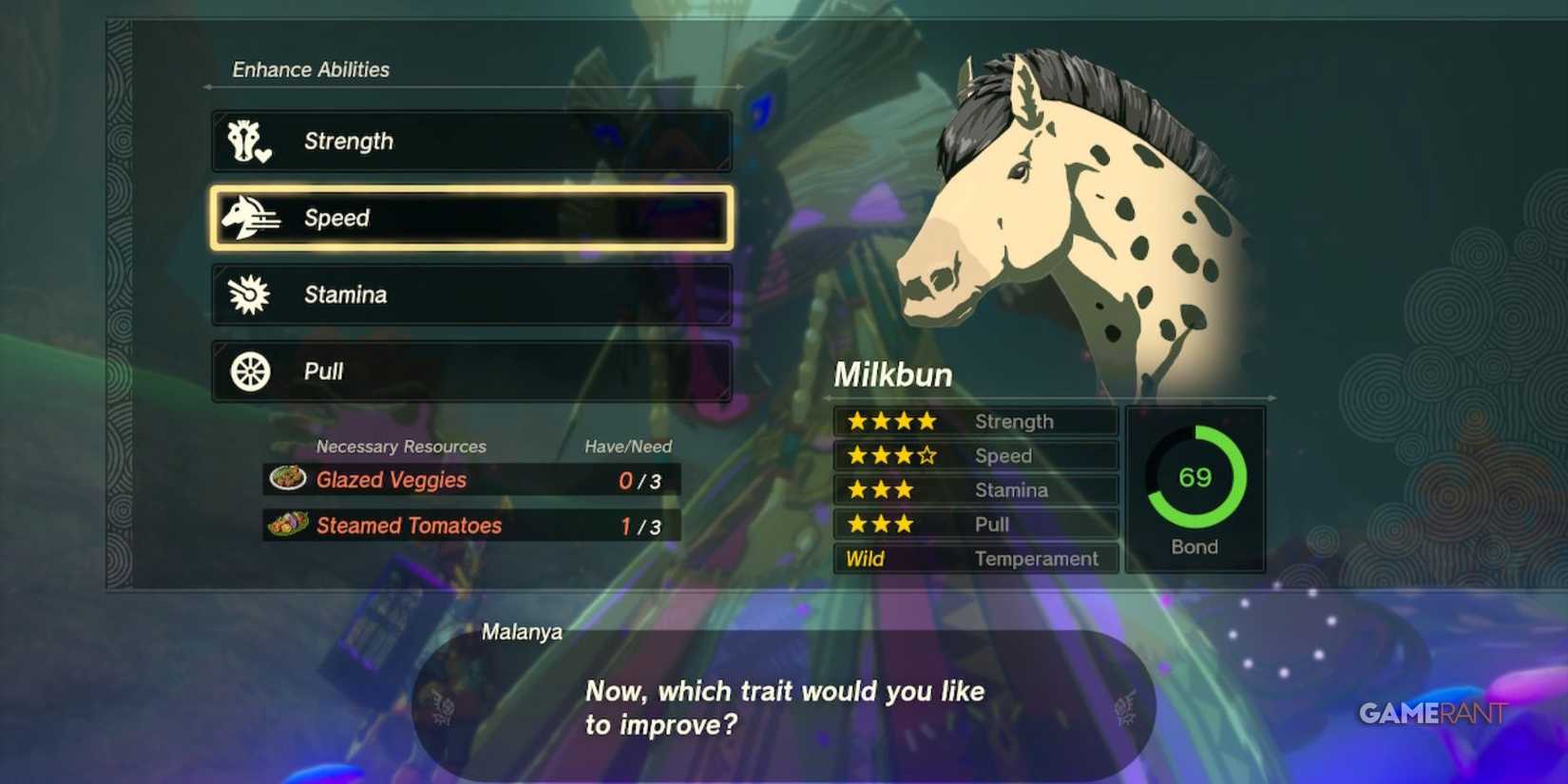Select the Have/Need column header

coord(627,446)
